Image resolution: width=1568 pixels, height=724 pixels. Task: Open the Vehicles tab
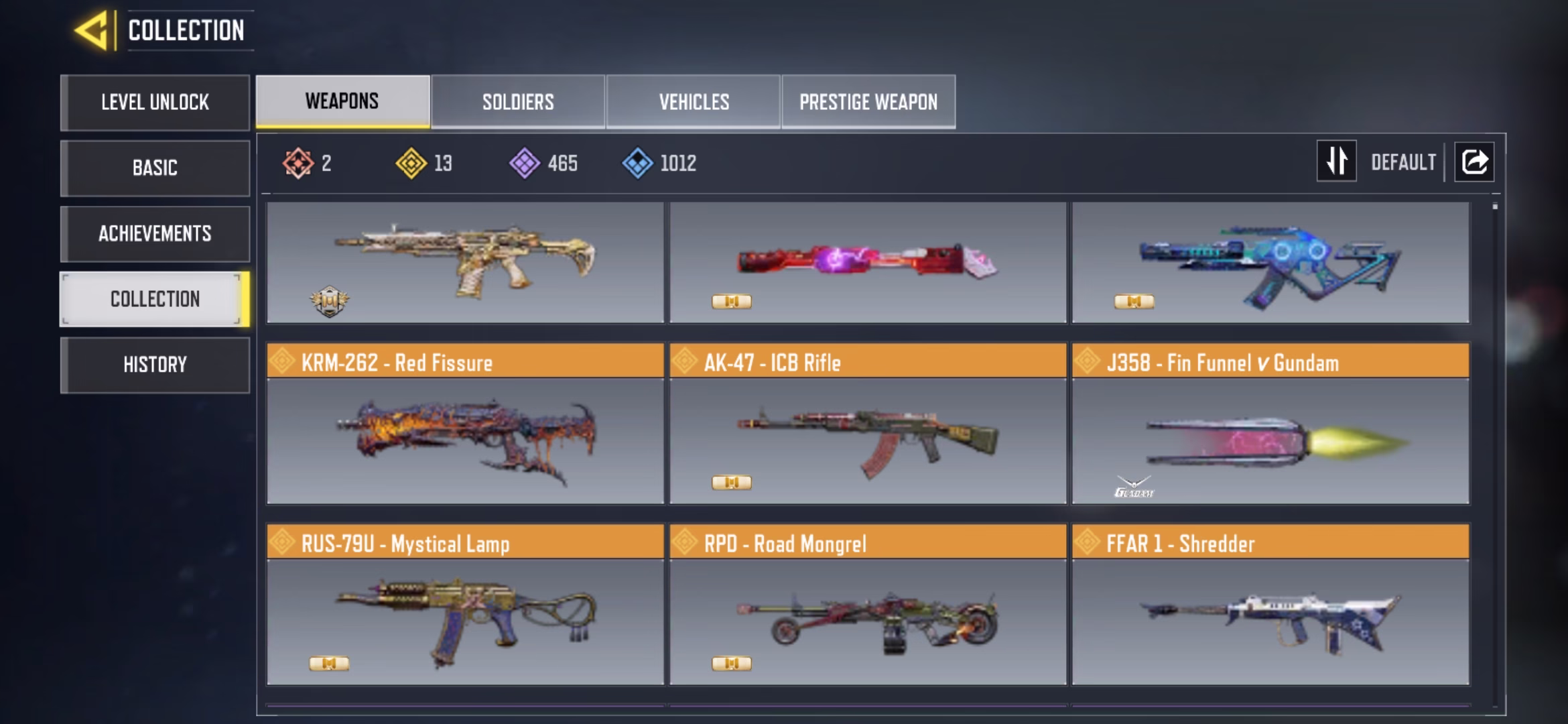coord(694,102)
